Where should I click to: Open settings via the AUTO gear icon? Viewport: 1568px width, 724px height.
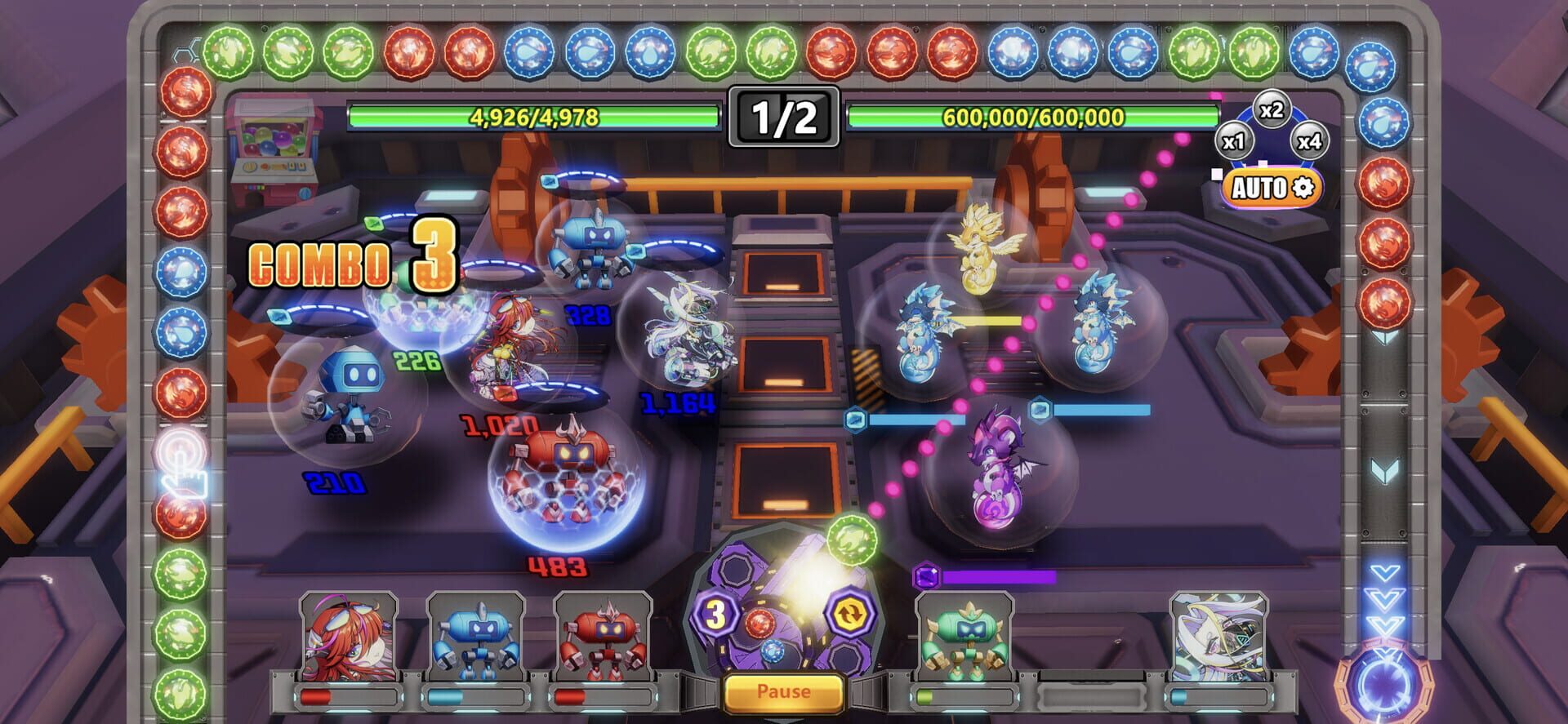pos(1303,187)
